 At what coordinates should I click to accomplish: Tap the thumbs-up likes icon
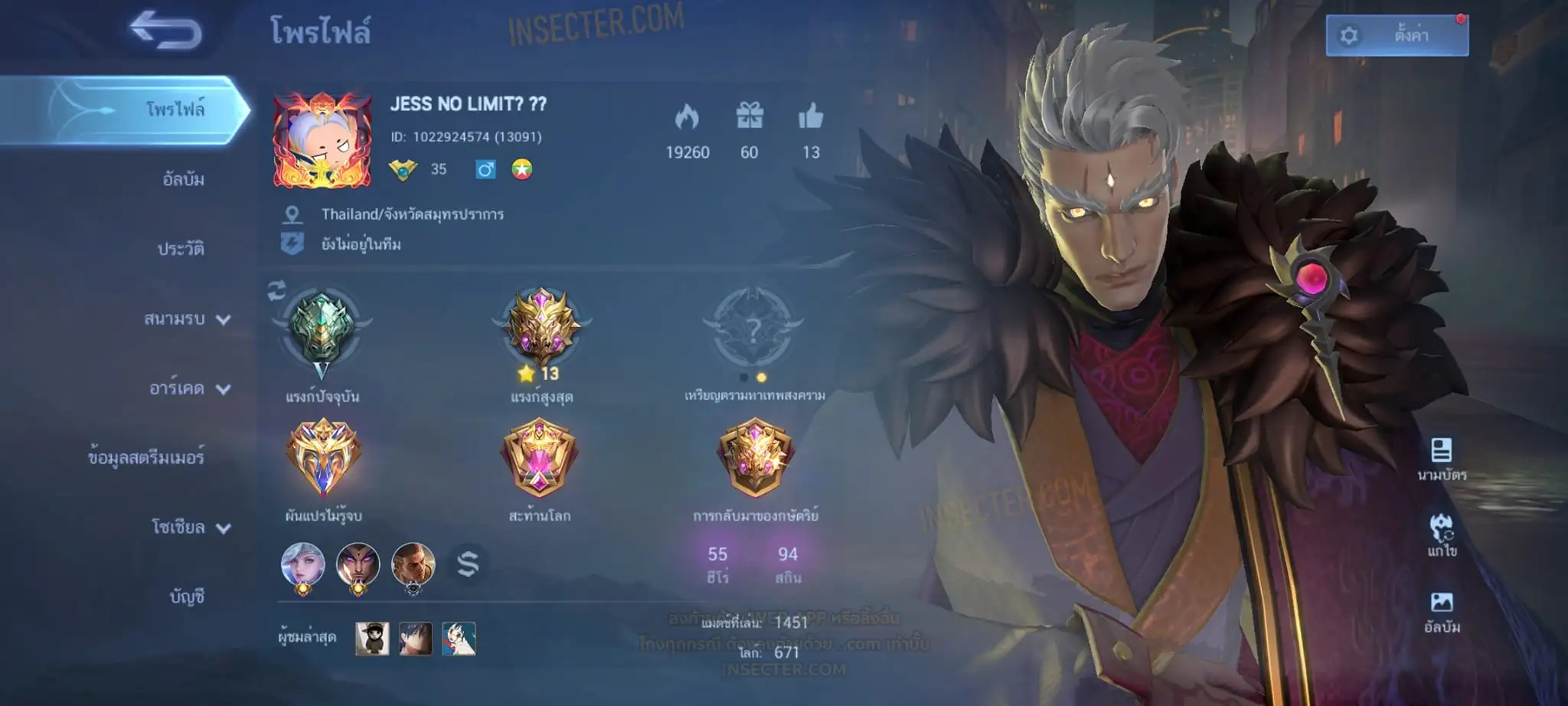click(x=811, y=116)
